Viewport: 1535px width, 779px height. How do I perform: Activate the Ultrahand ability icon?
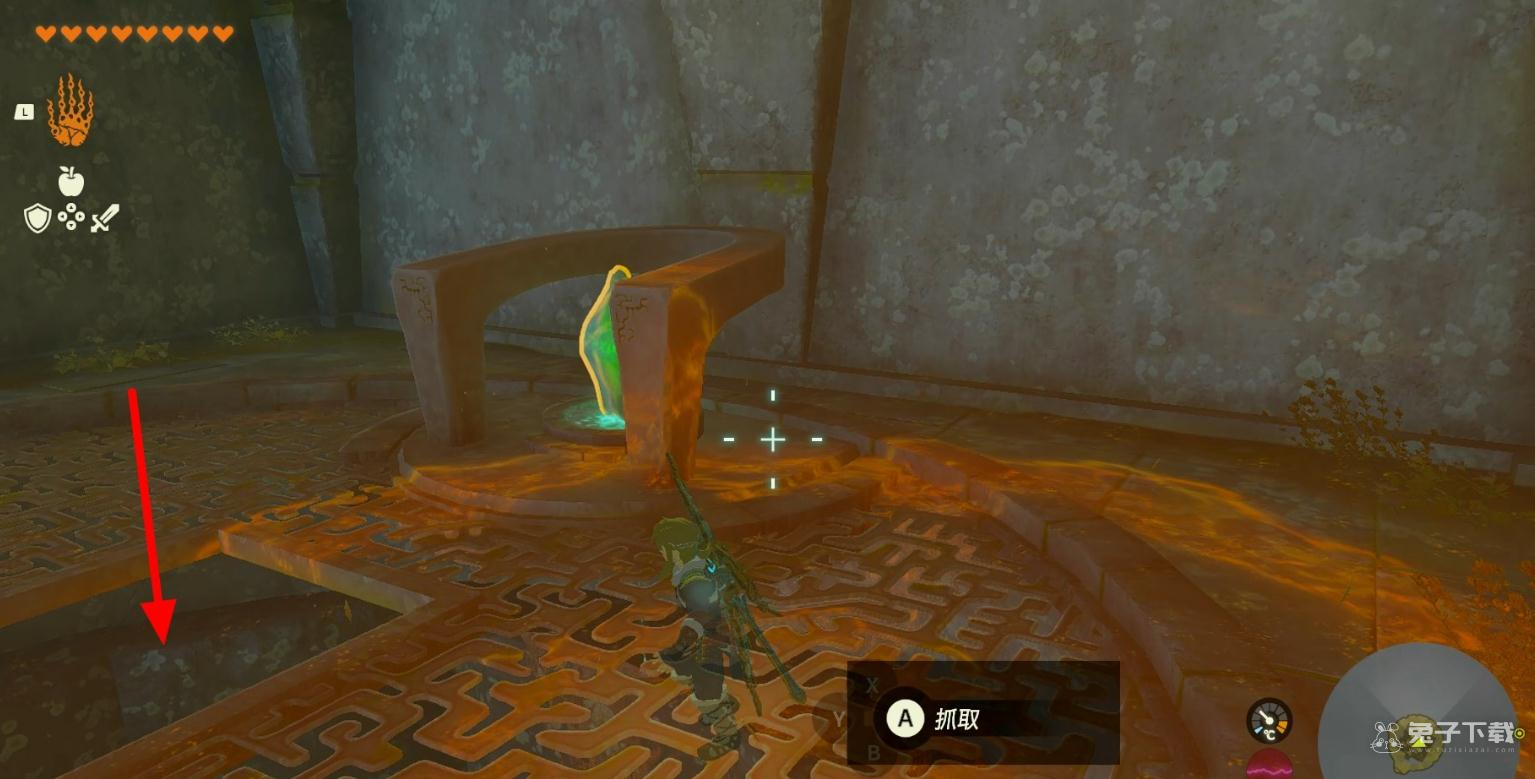click(70, 112)
